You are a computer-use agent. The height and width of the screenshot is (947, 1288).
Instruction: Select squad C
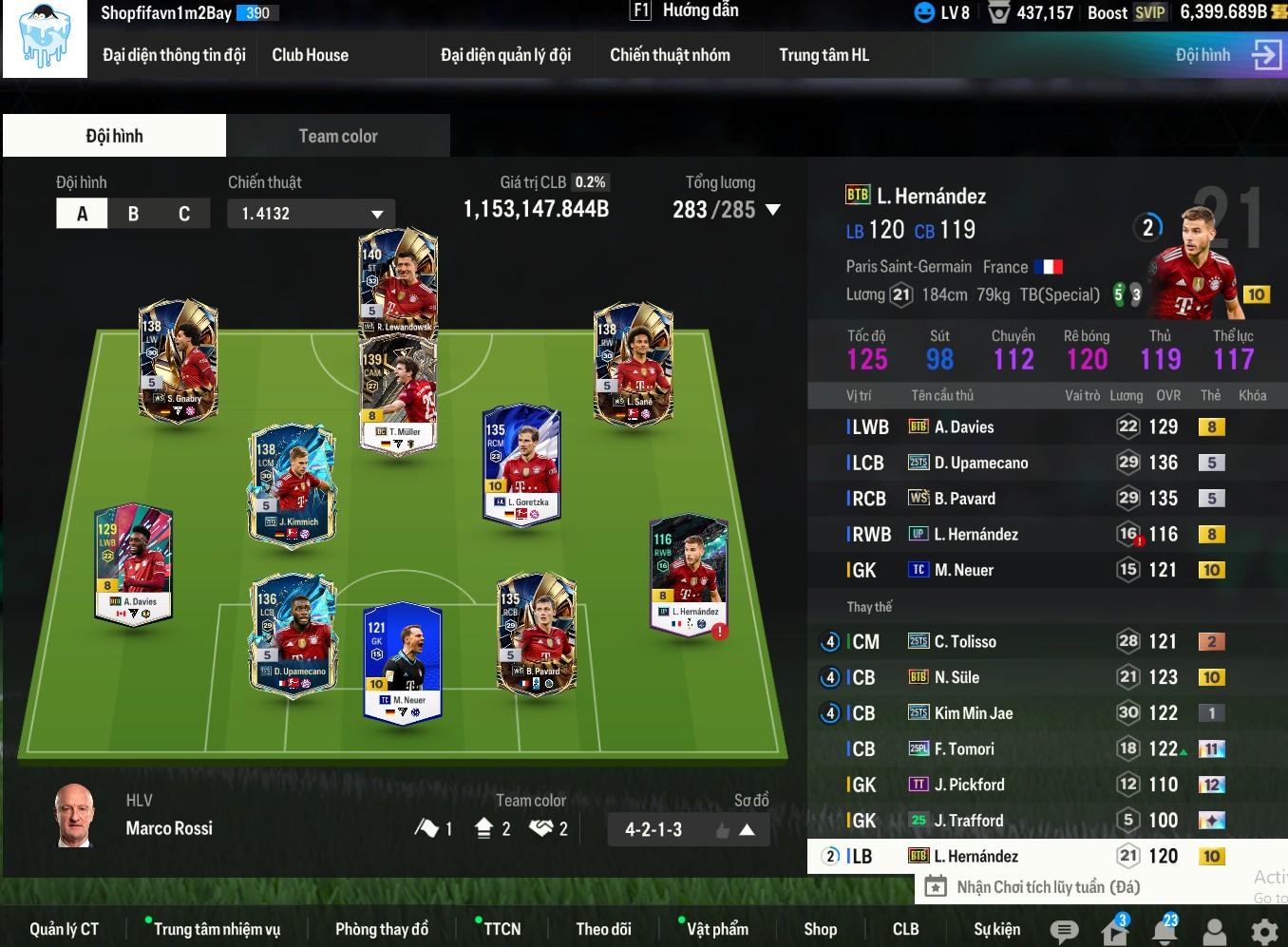pyautogui.click(x=184, y=214)
